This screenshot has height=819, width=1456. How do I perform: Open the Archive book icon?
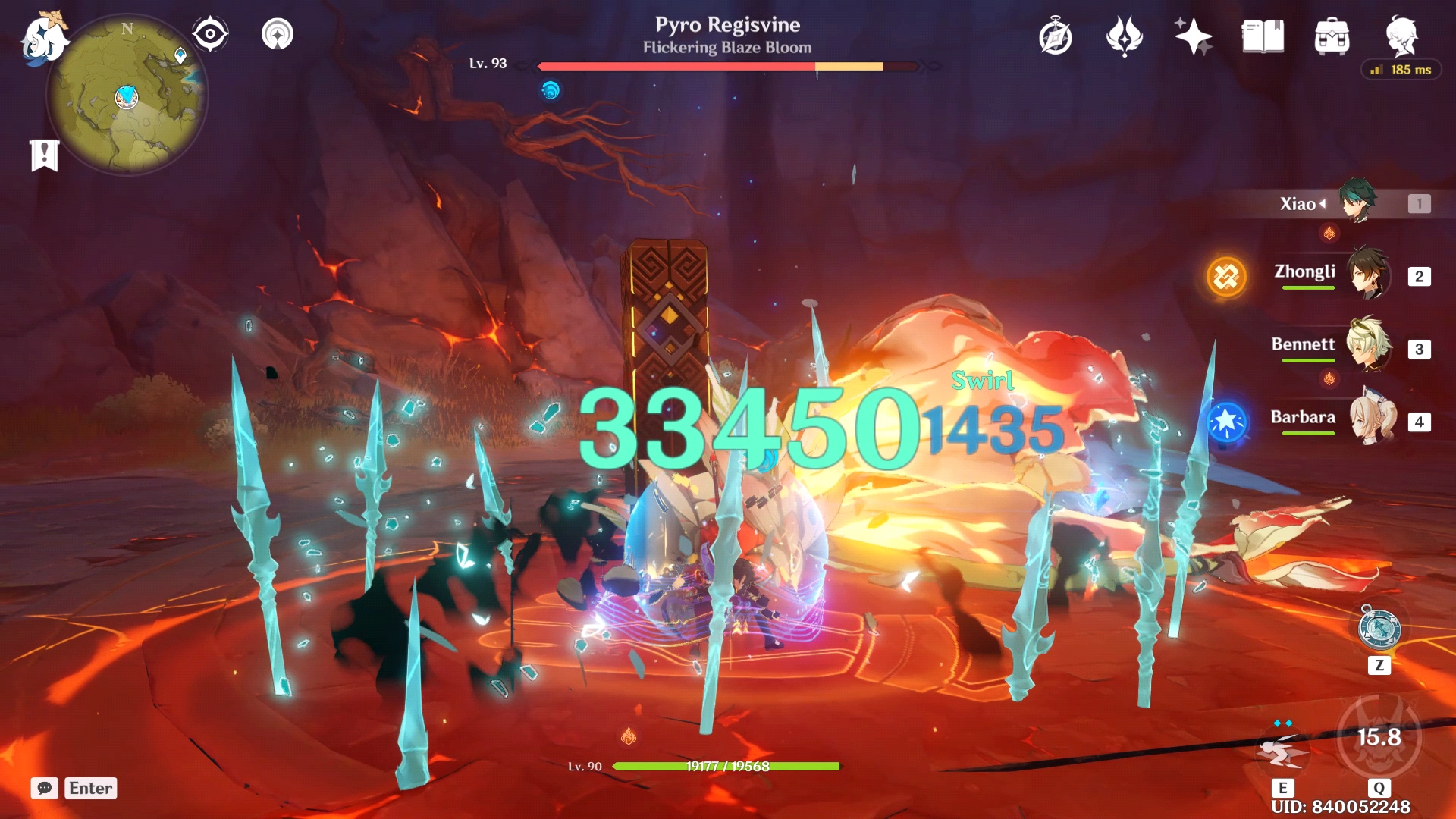pos(1262,36)
